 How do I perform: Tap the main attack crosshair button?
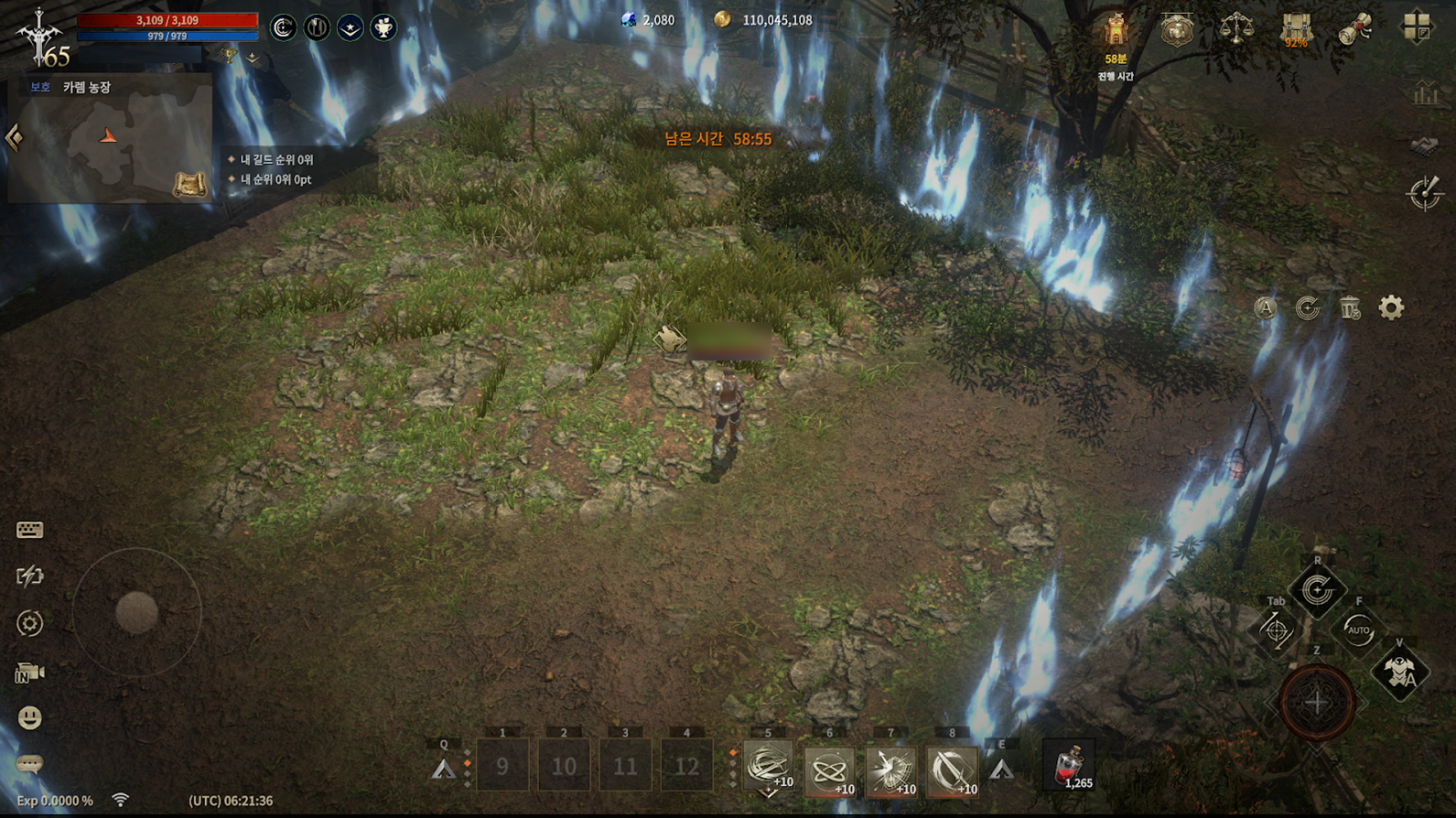click(1316, 703)
